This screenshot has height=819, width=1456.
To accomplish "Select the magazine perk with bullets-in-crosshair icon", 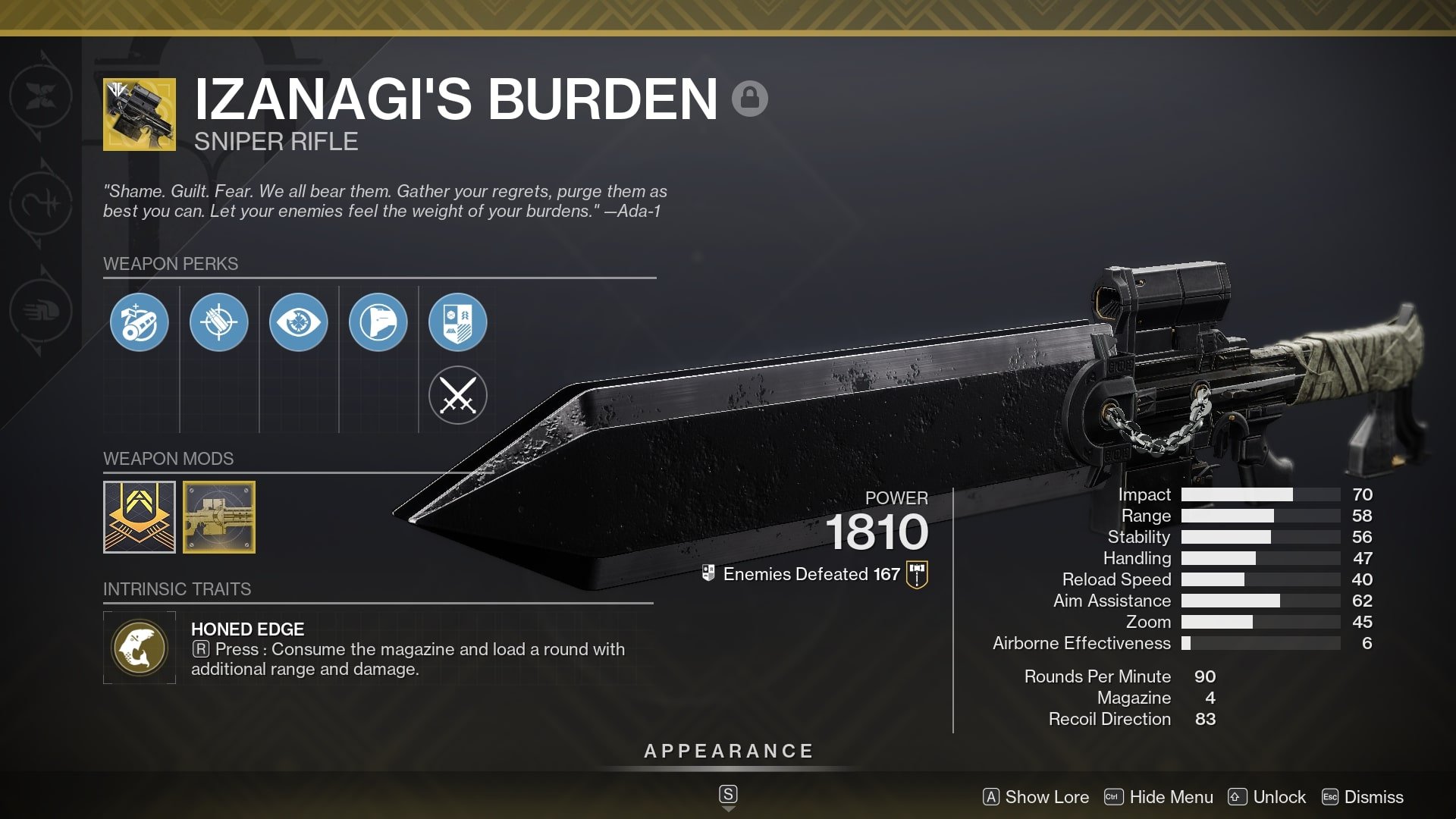I will coord(219,322).
